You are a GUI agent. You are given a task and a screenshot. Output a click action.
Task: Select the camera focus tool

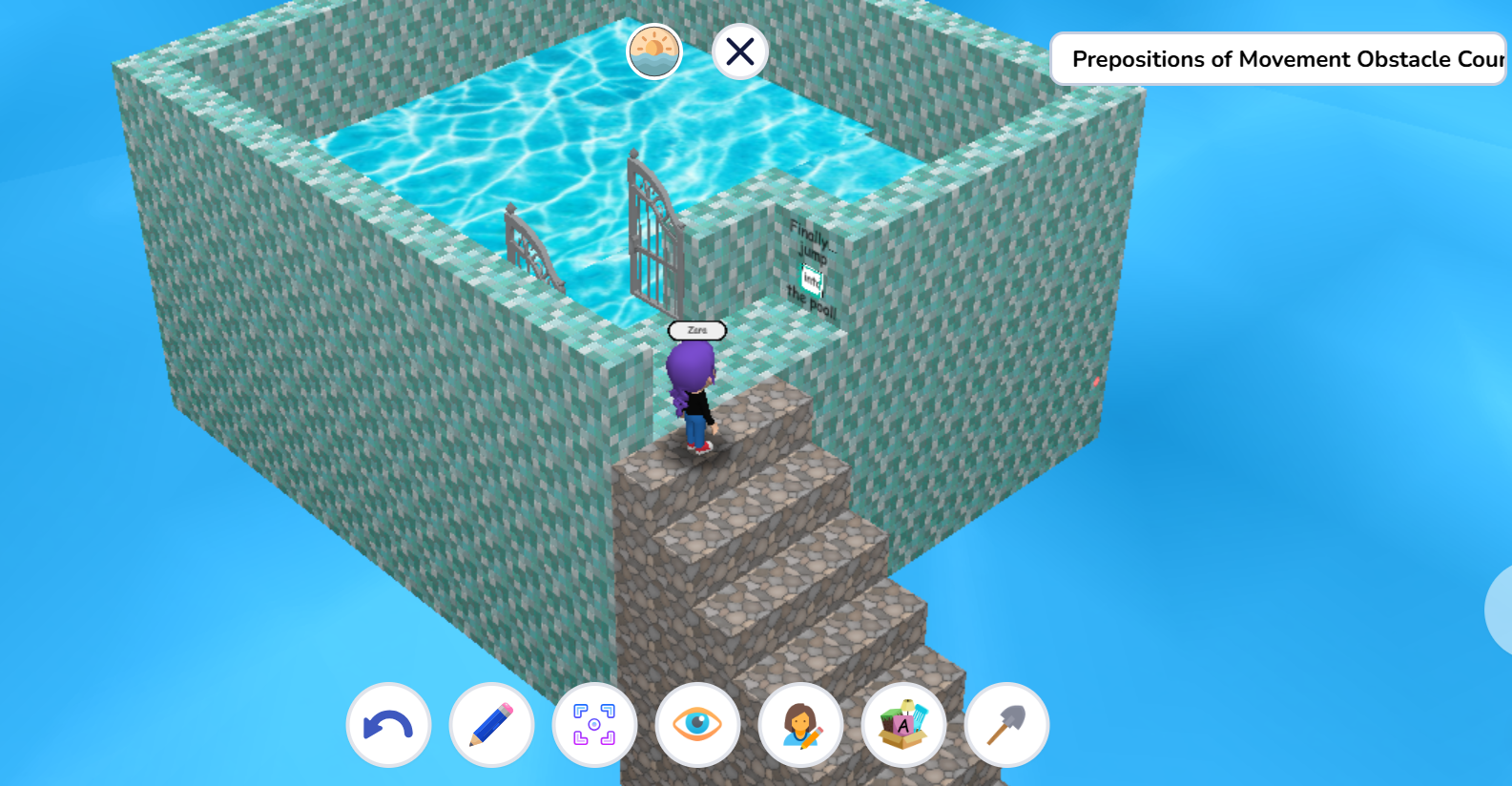(x=594, y=725)
